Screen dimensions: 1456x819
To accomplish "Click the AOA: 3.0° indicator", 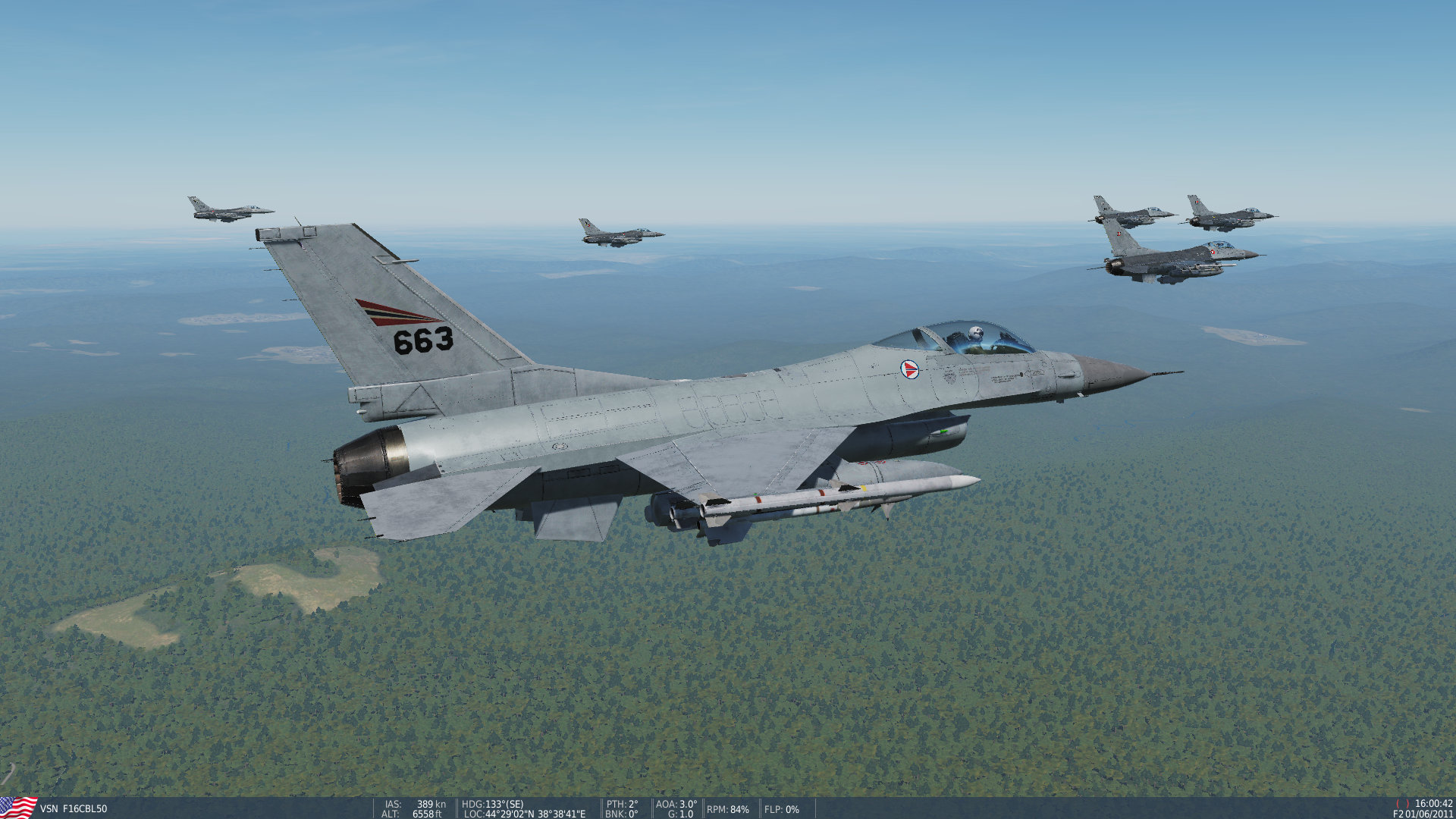I will coord(677,803).
